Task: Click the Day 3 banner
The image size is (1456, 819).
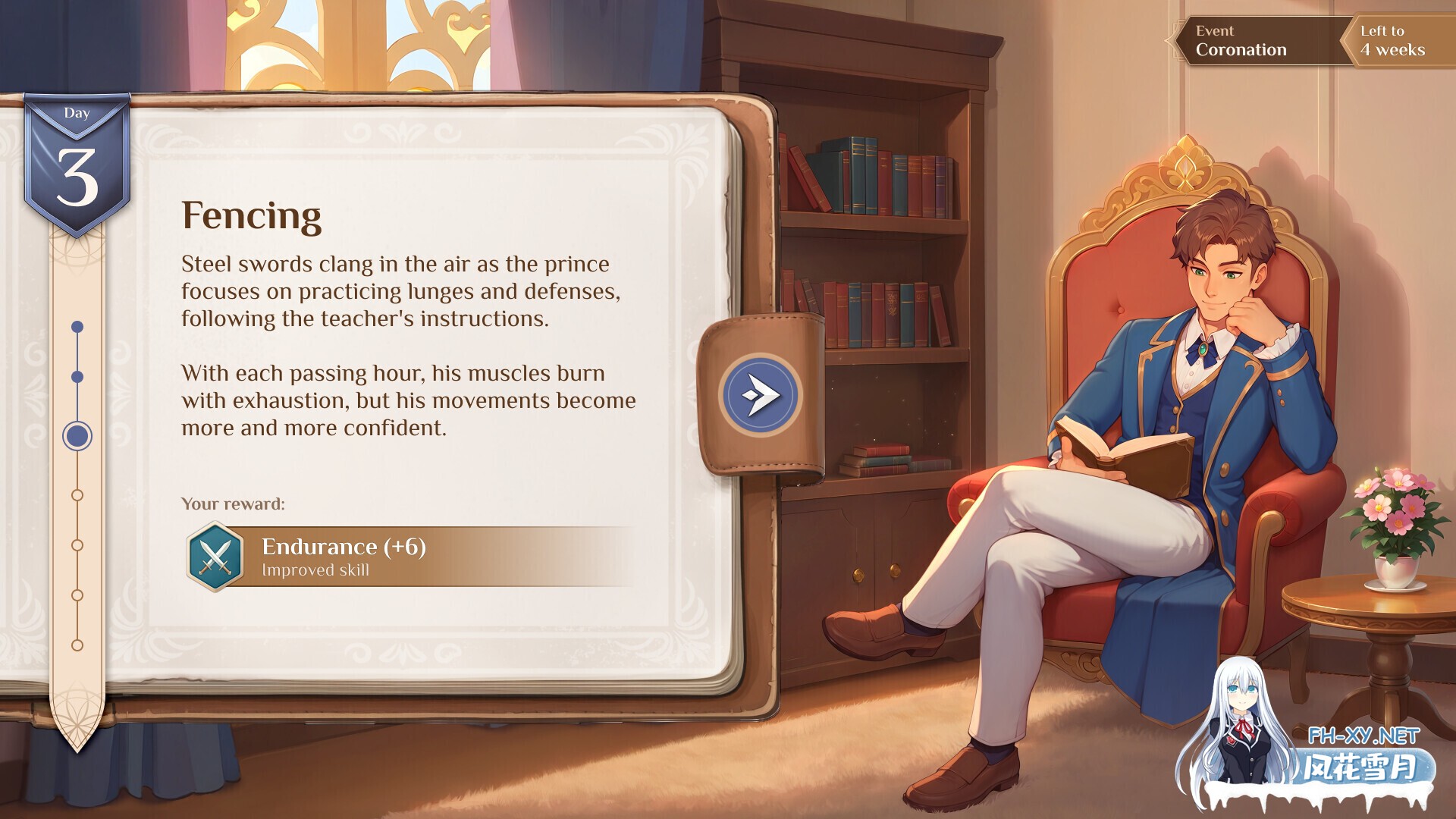Action: pyautogui.click(x=77, y=164)
